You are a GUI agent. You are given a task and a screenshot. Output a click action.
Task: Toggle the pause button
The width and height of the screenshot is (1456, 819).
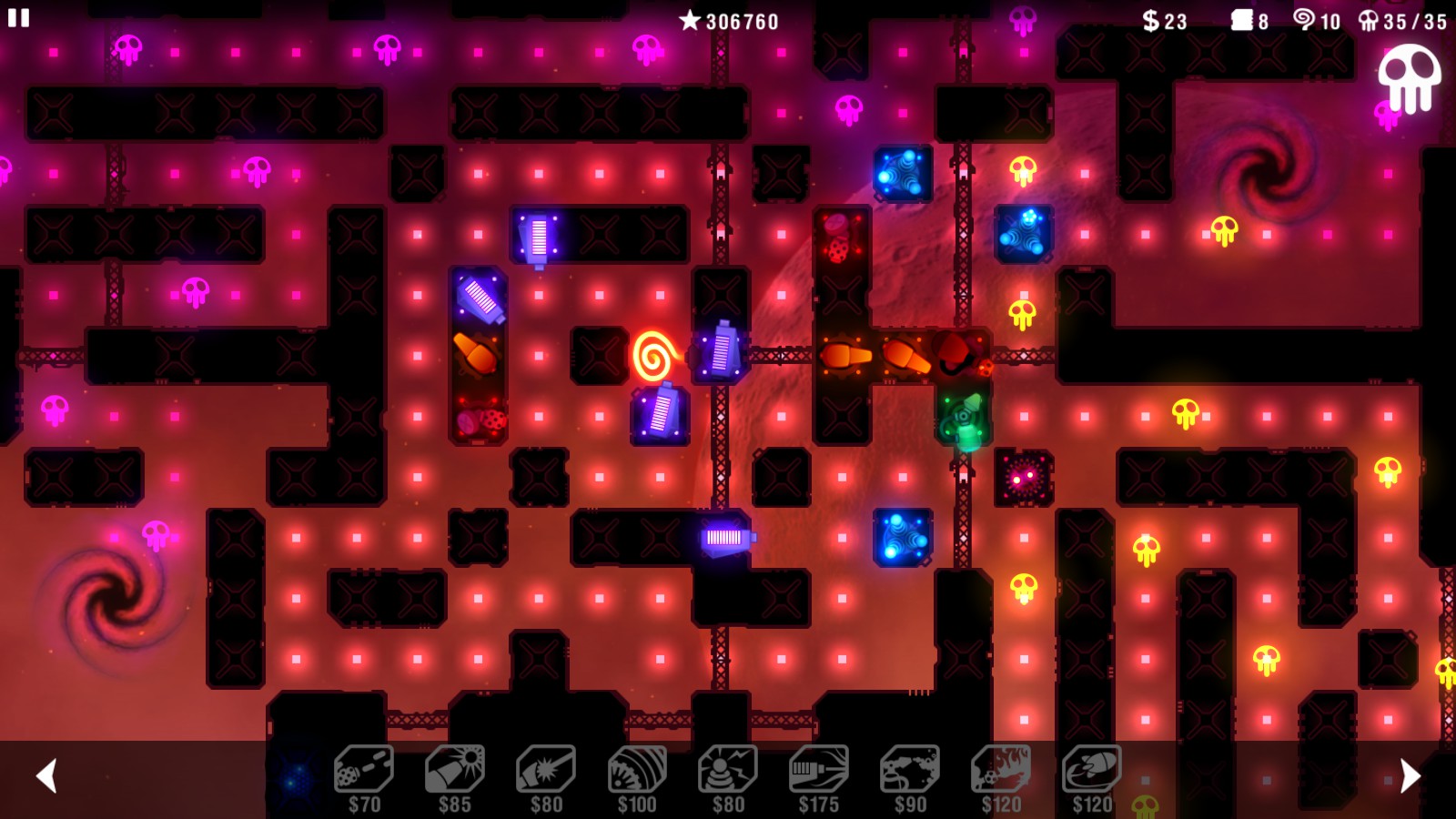(16, 16)
